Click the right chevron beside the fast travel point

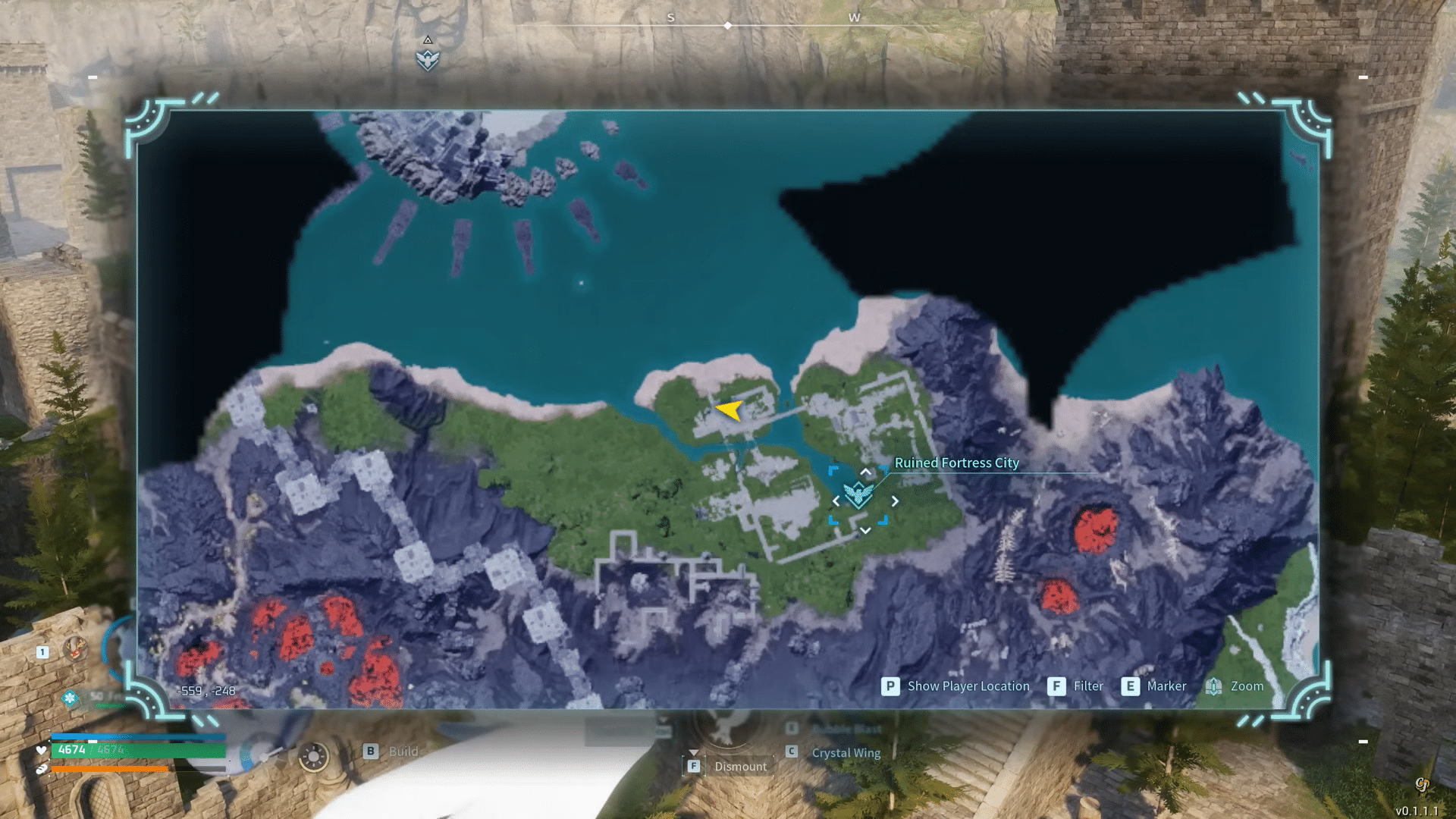pyautogui.click(x=895, y=500)
